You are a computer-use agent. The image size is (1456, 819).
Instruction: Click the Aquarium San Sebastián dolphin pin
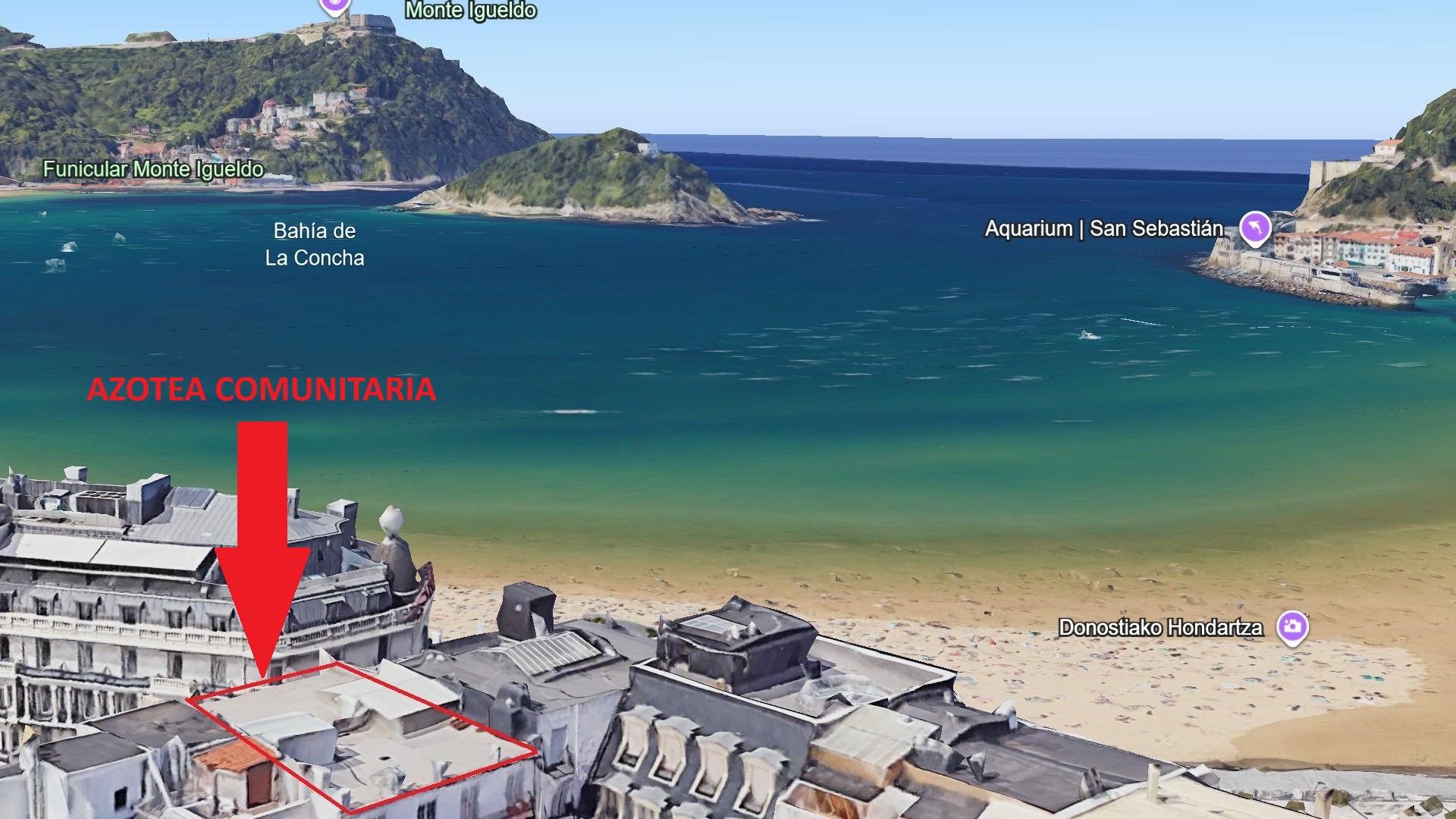pyautogui.click(x=1255, y=227)
